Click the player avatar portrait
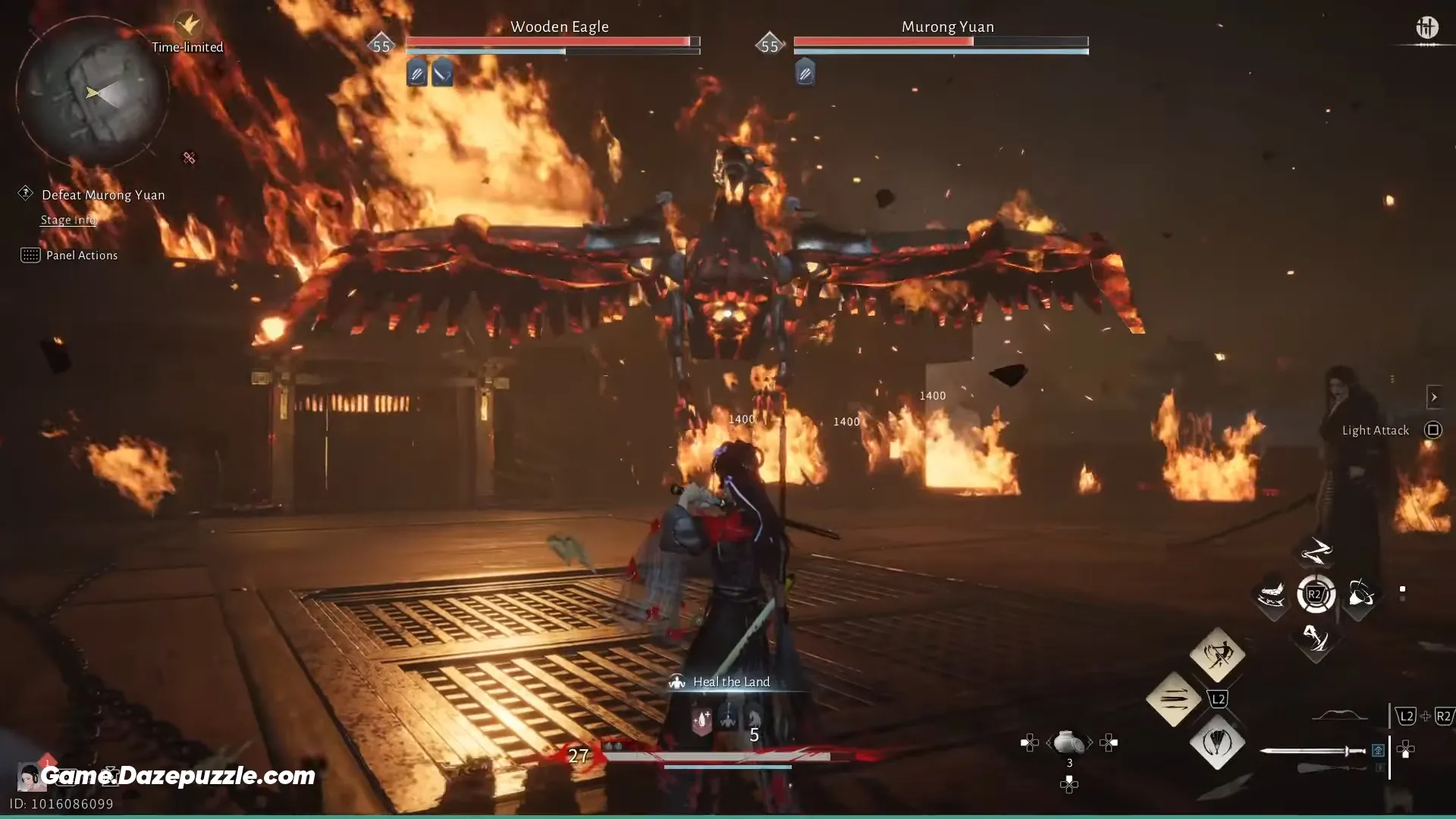This screenshot has width=1456, height=819. coord(29,777)
